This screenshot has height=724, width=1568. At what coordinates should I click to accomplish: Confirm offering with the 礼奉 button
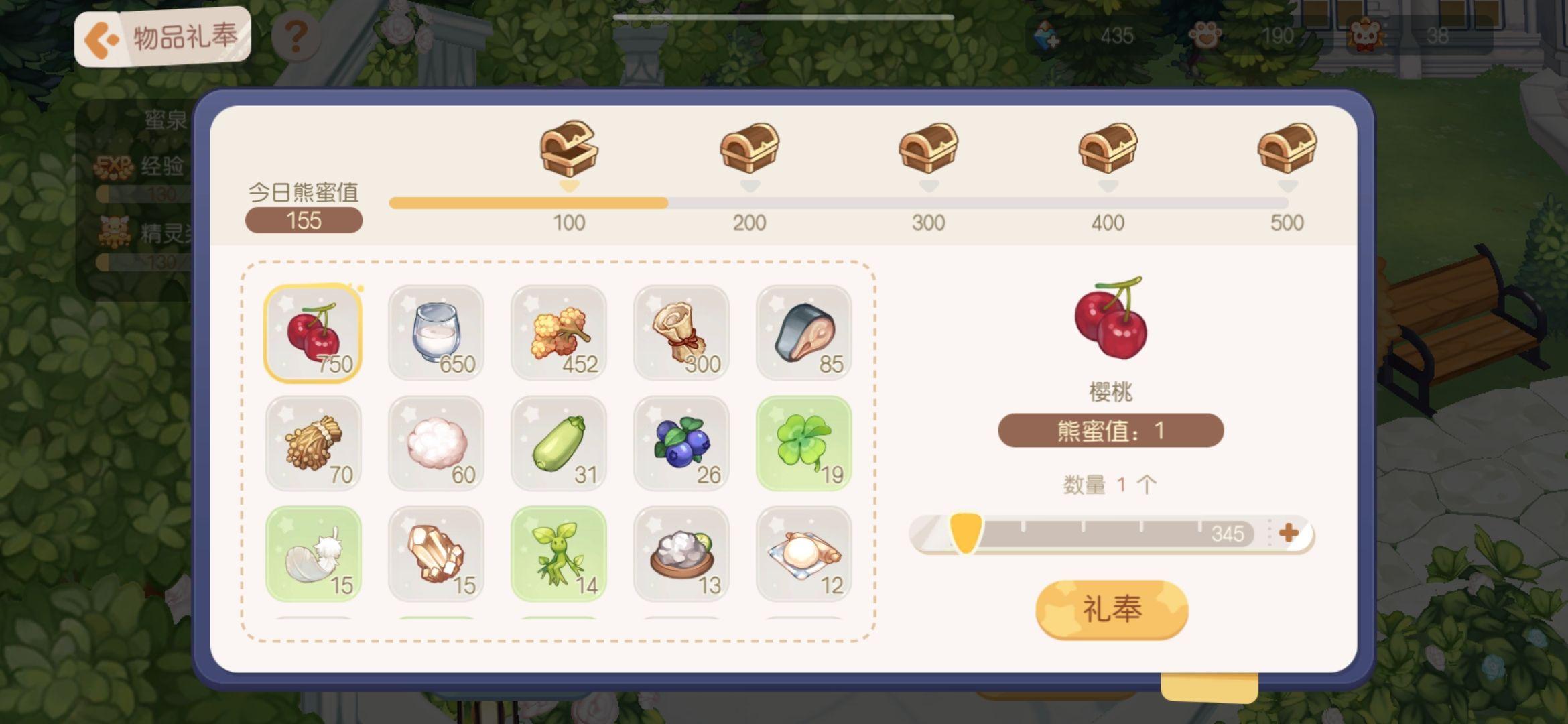click(1112, 609)
